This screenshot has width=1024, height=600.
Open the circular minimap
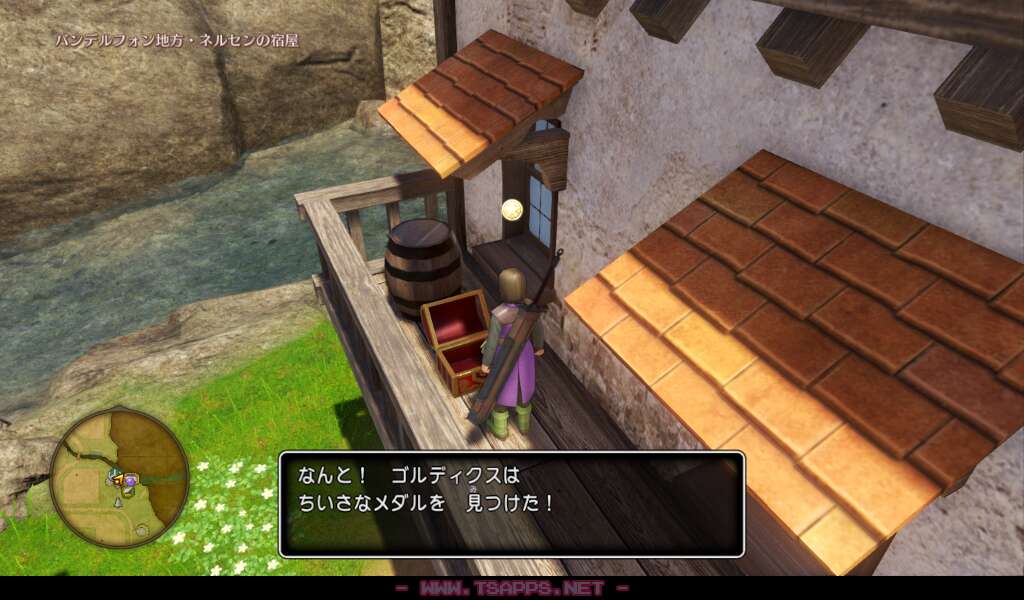click(x=119, y=478)
